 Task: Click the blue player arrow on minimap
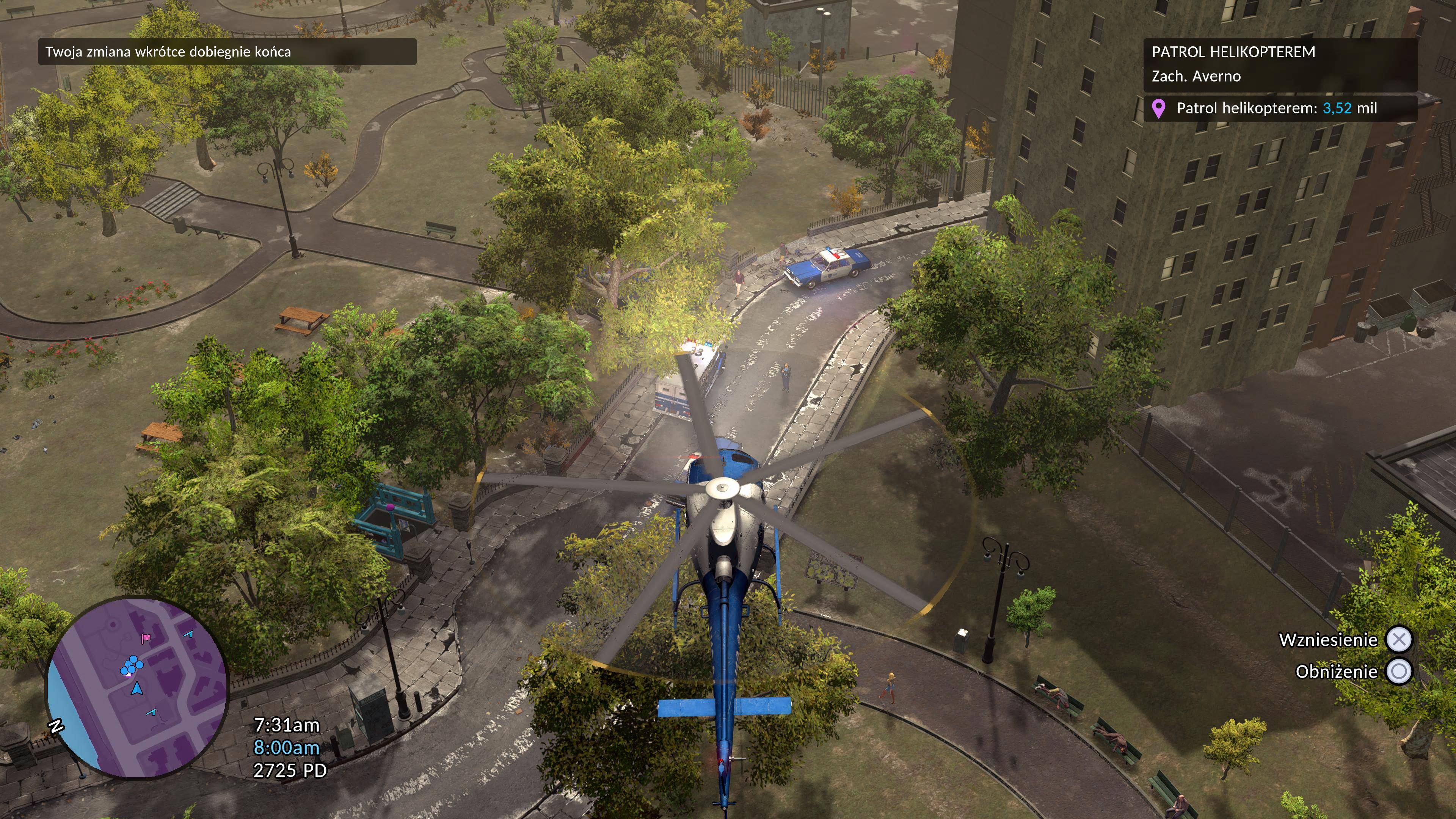pos(137,689)
